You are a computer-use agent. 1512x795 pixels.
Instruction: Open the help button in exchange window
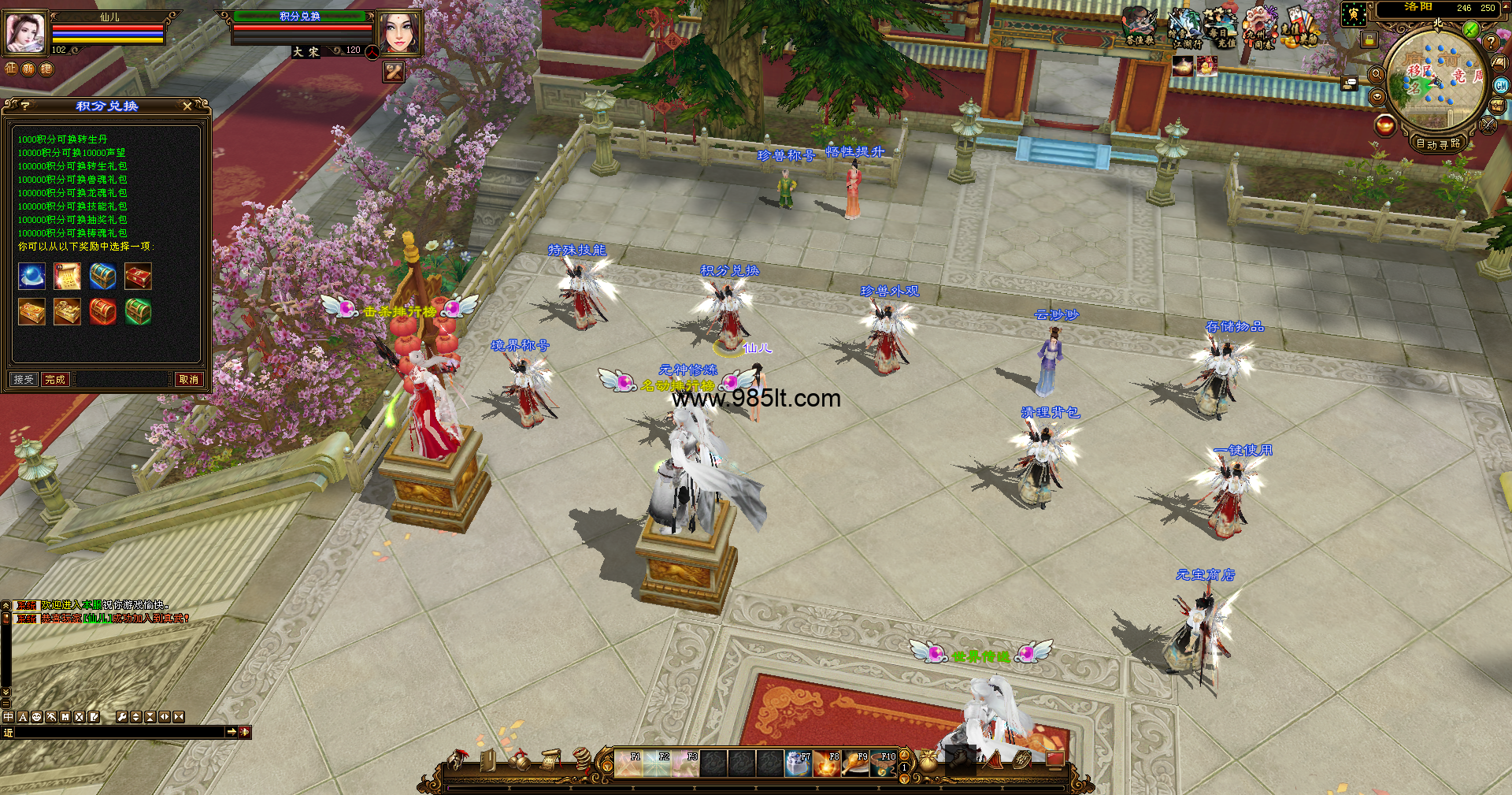pyautogui.click(x=25, y=106)
